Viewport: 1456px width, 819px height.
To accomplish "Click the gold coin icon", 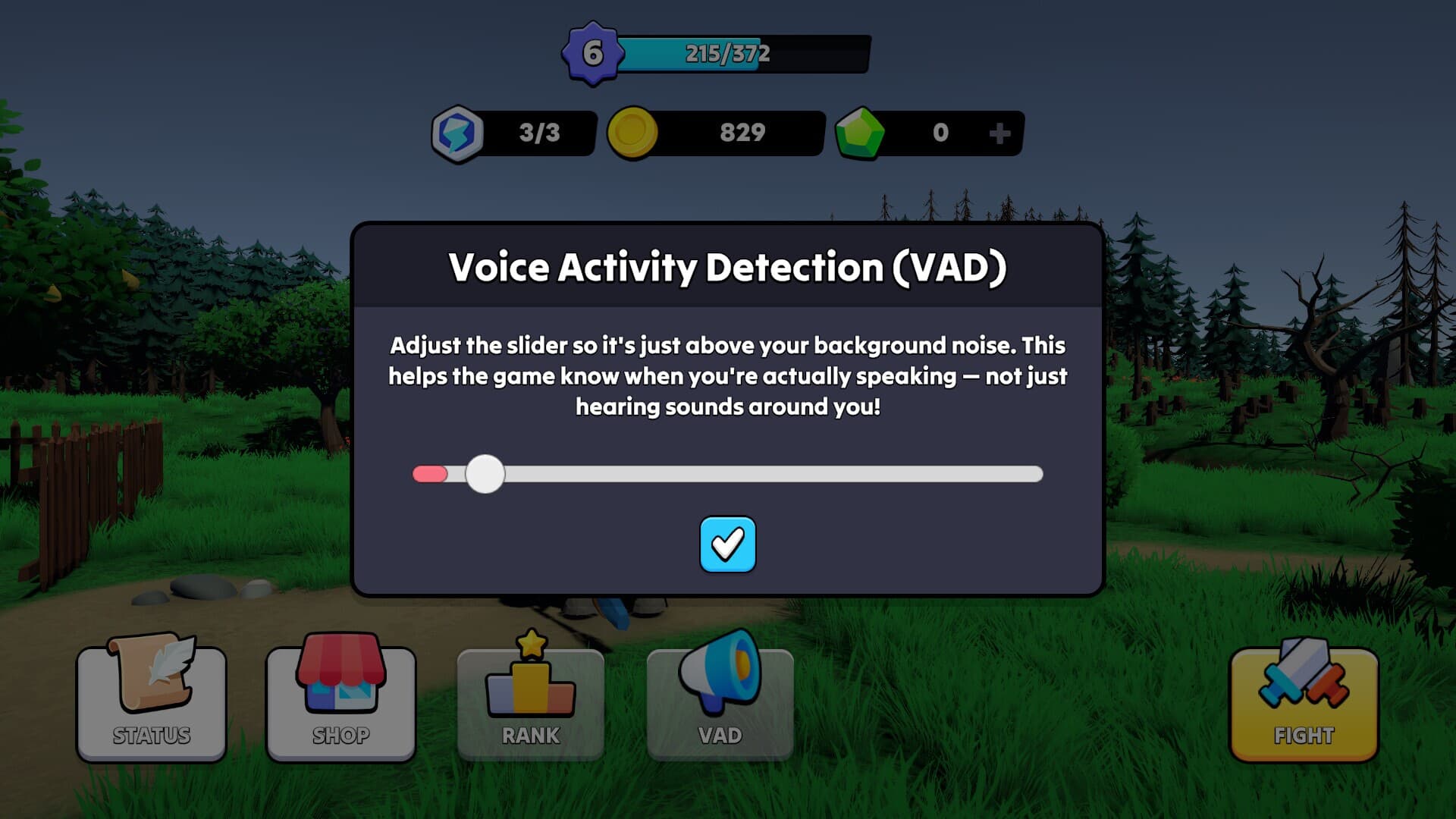I will [x=633, y=133].
